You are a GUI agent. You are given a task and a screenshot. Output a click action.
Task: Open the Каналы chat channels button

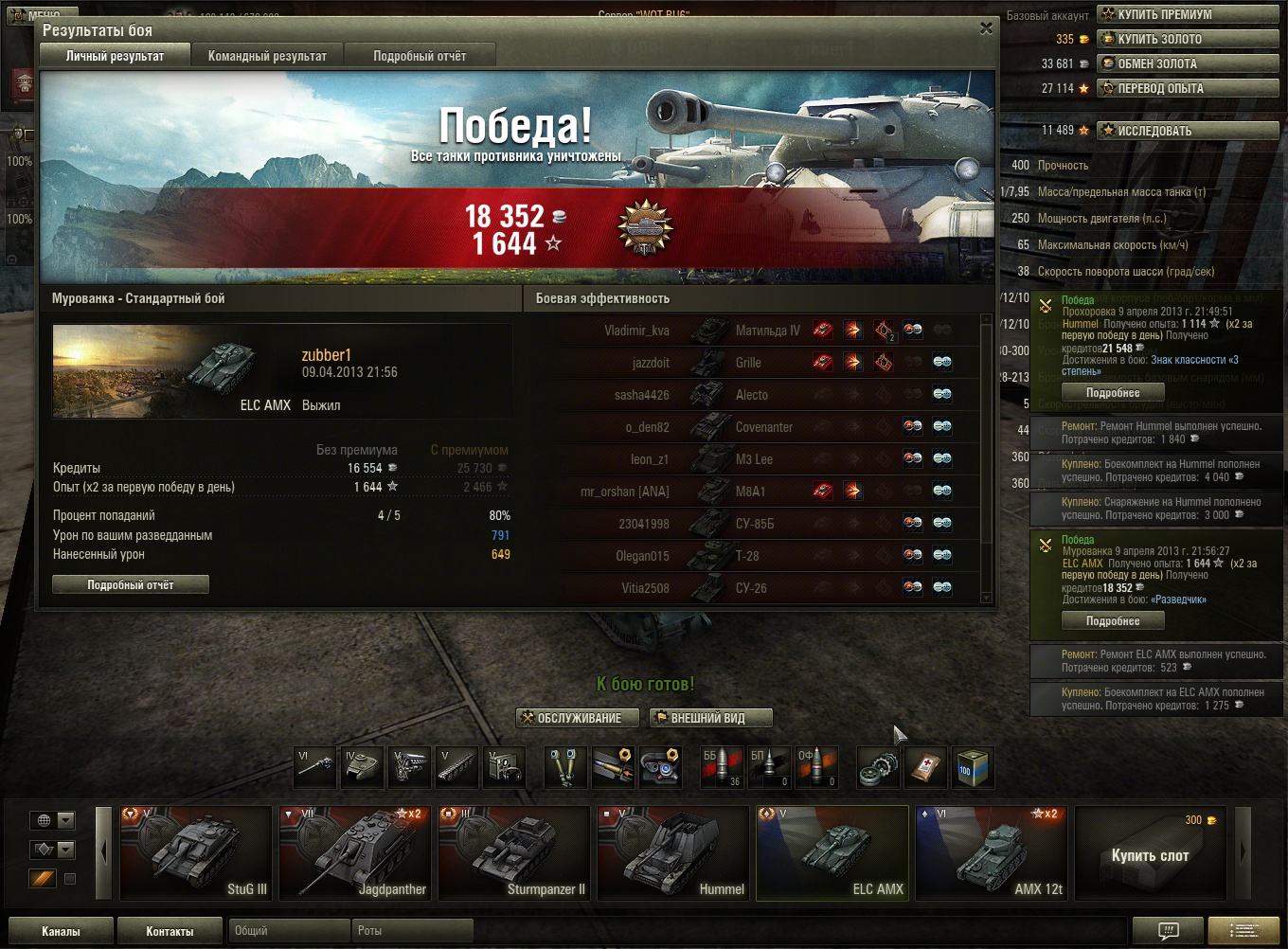[x=61, y=931]
